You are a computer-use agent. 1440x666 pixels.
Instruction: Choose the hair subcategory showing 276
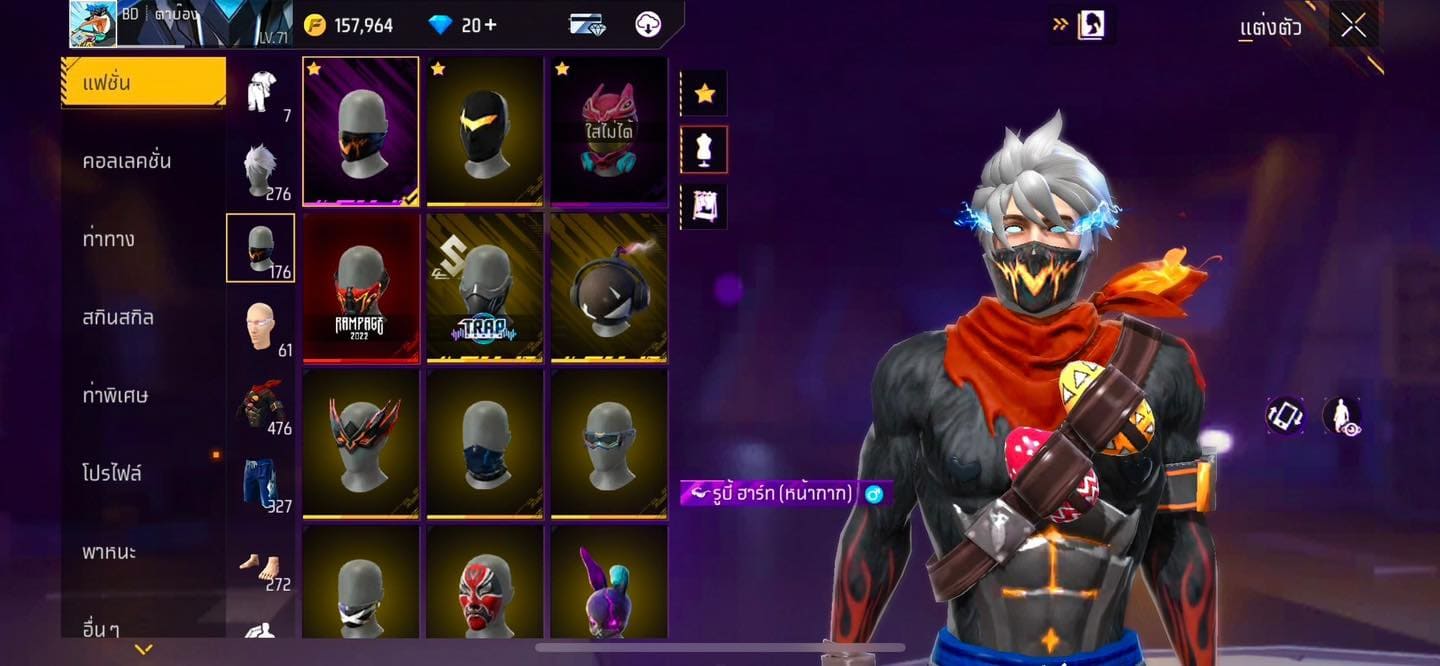click(x=261, y=170)
